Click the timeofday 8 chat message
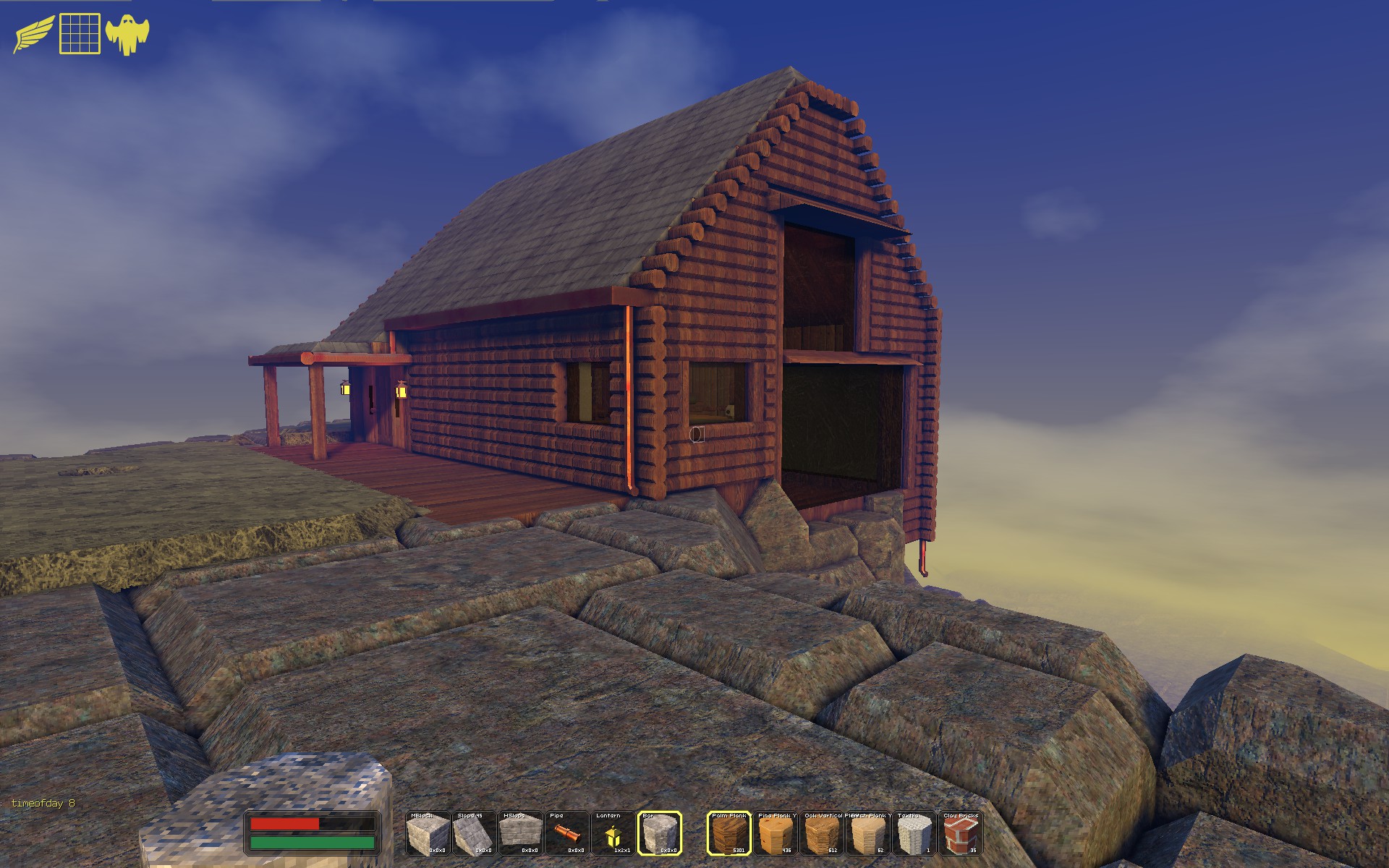This screenshot has height=868, width=1389. [x=45, y=802]
